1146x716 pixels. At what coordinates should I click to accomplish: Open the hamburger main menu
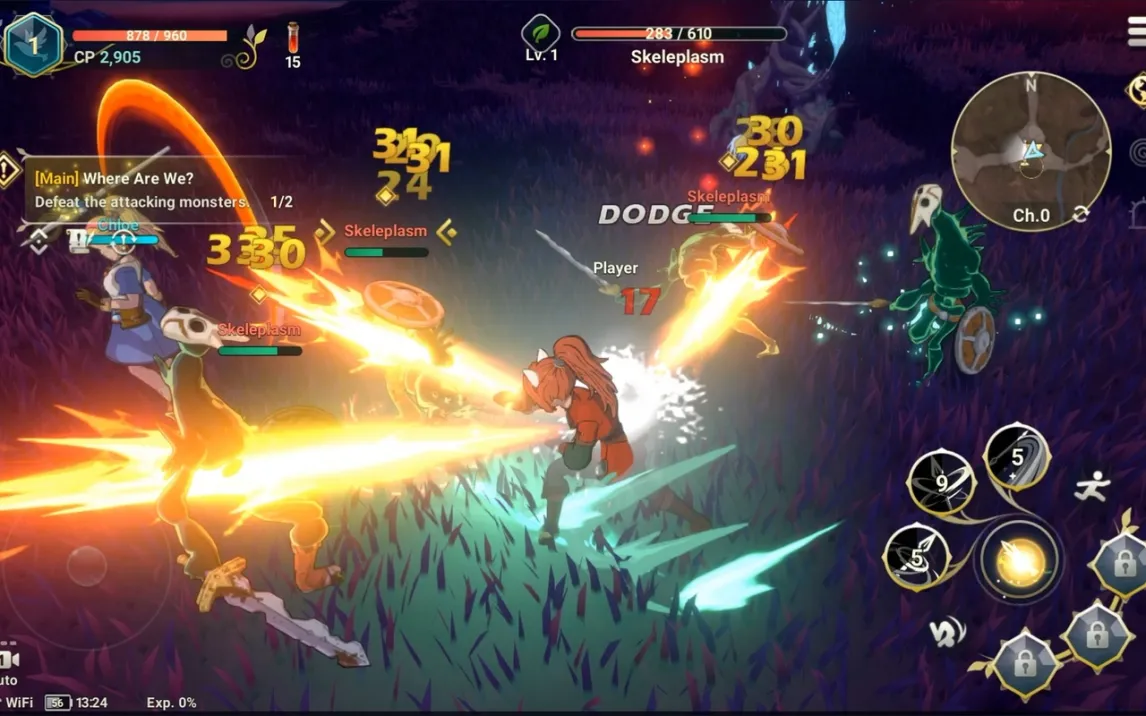tap(1136, 32)
